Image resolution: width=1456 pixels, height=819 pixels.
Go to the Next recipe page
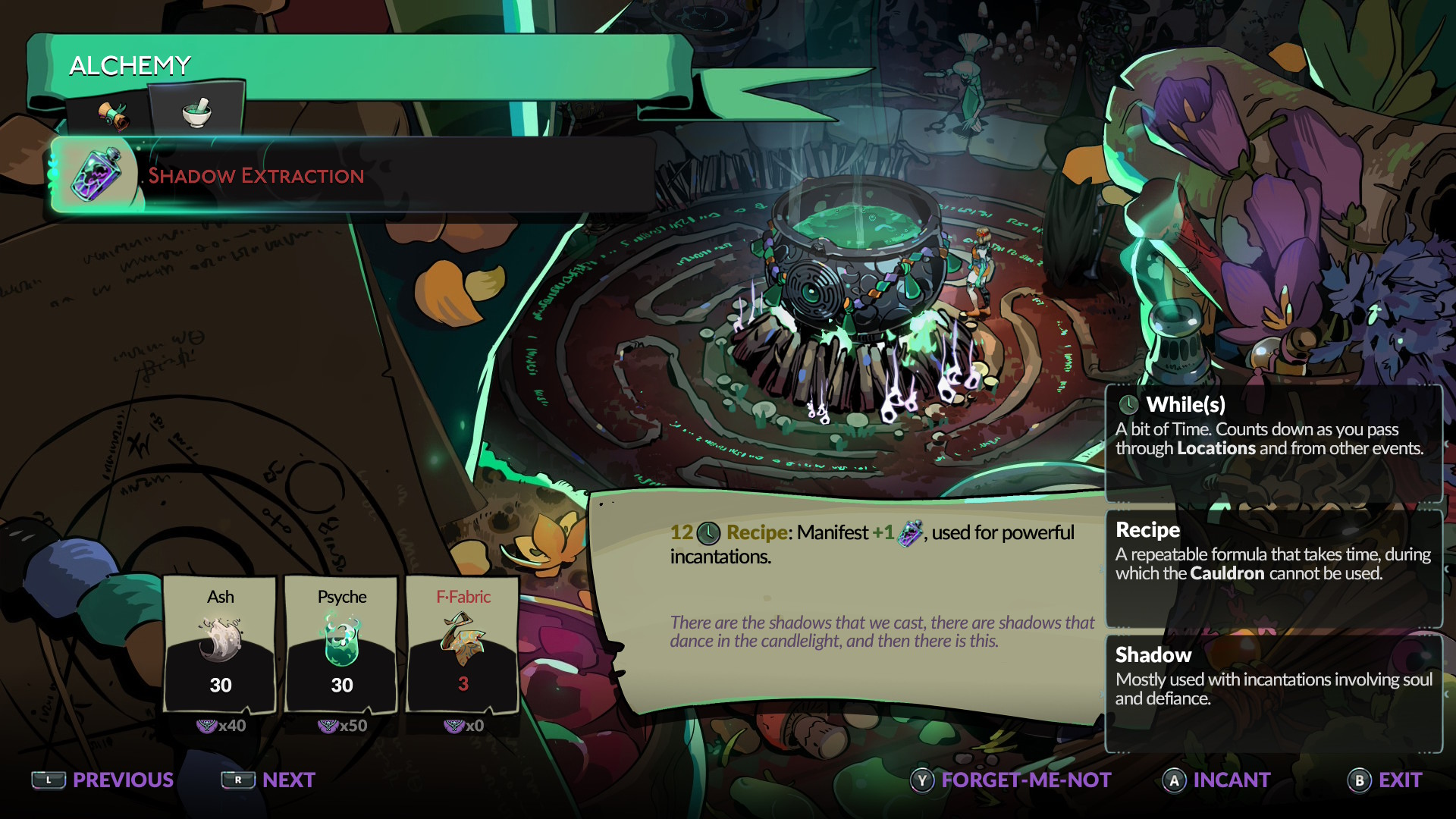(268, 780)
